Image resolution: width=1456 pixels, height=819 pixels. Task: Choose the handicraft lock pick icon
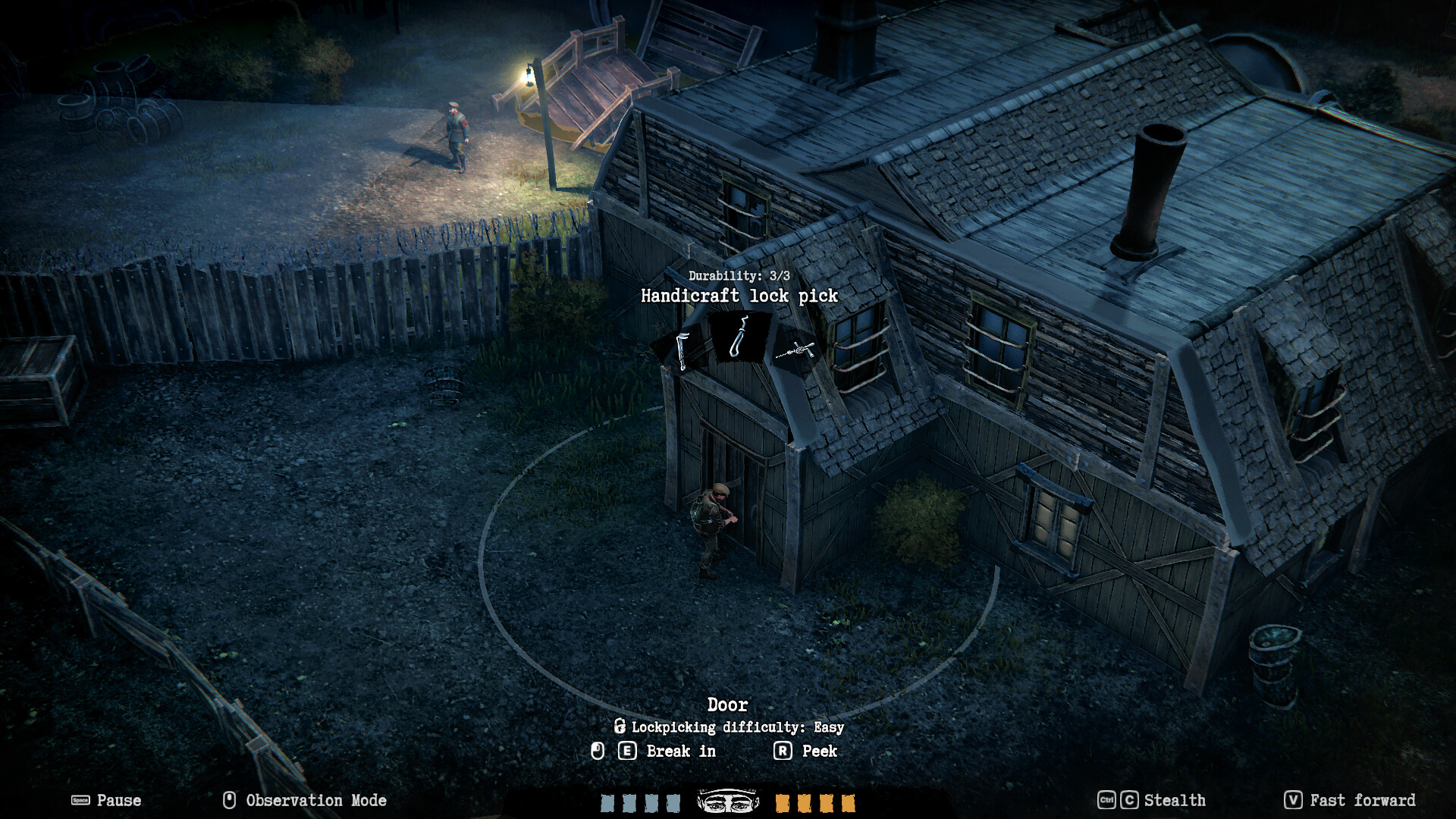click(x=739, y=337)
